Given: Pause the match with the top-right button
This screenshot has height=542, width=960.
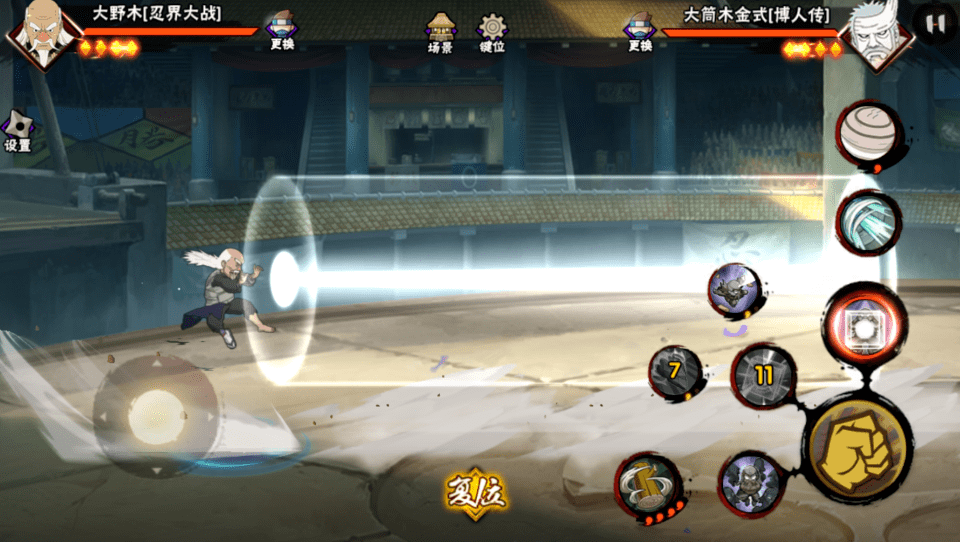Looking at the screenshot, I should pos(934,24).
